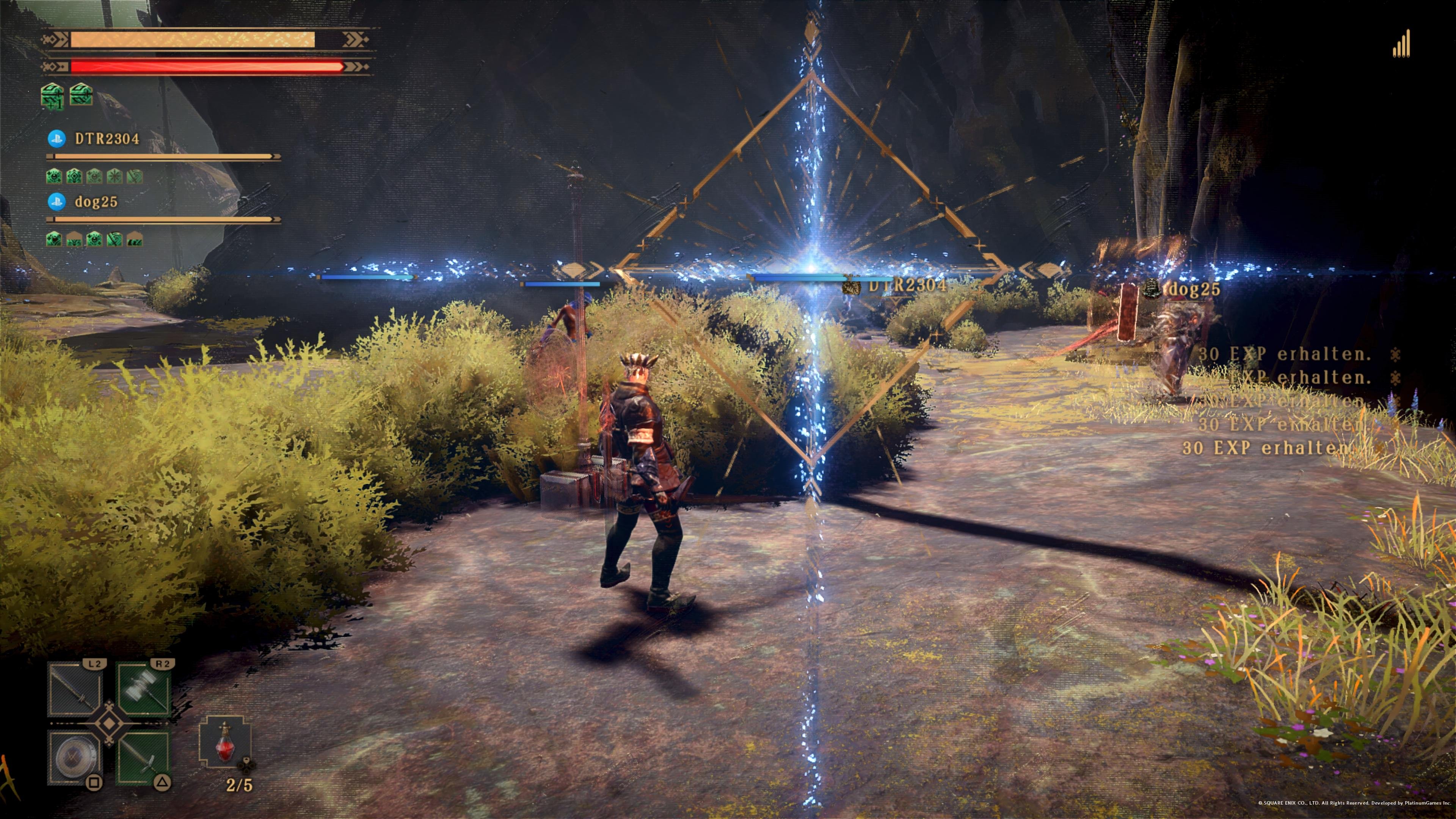
Task: Click the PlayStation logo beside DTR2304
Action: [x=56, y=139]
